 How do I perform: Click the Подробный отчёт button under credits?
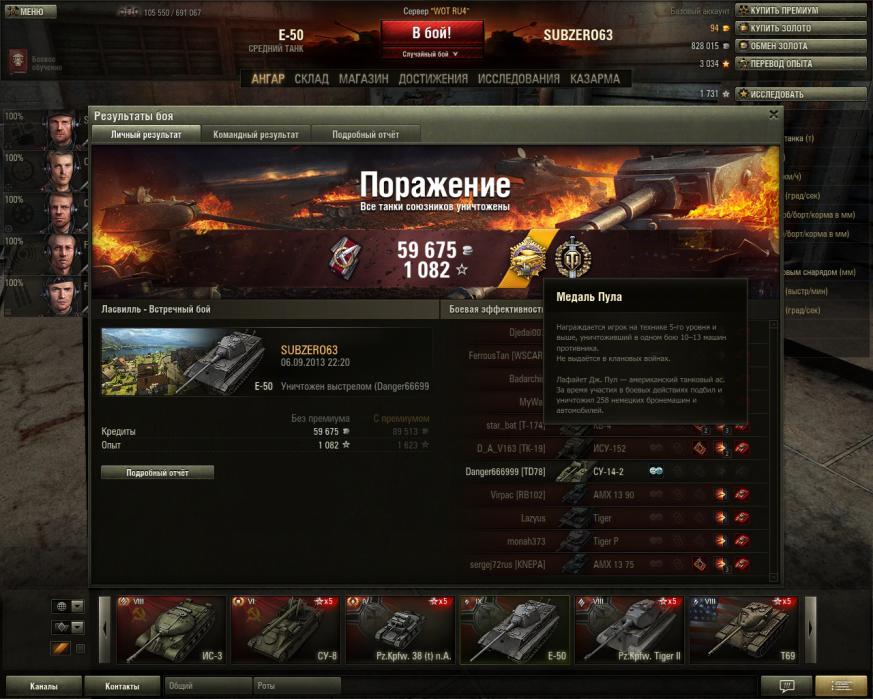(157, 472)
